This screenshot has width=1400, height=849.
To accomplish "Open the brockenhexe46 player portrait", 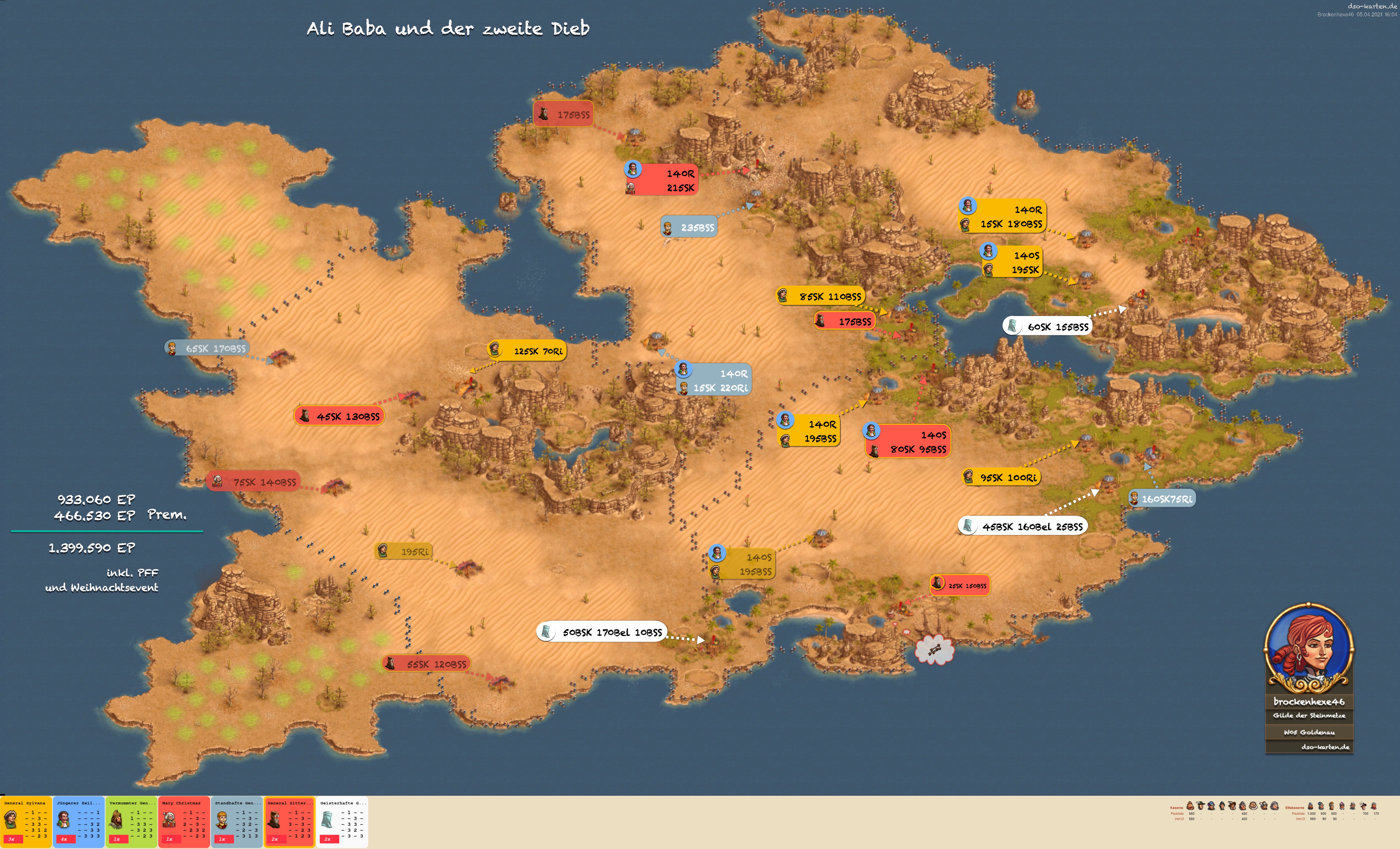I will [x=1309, y=648].
